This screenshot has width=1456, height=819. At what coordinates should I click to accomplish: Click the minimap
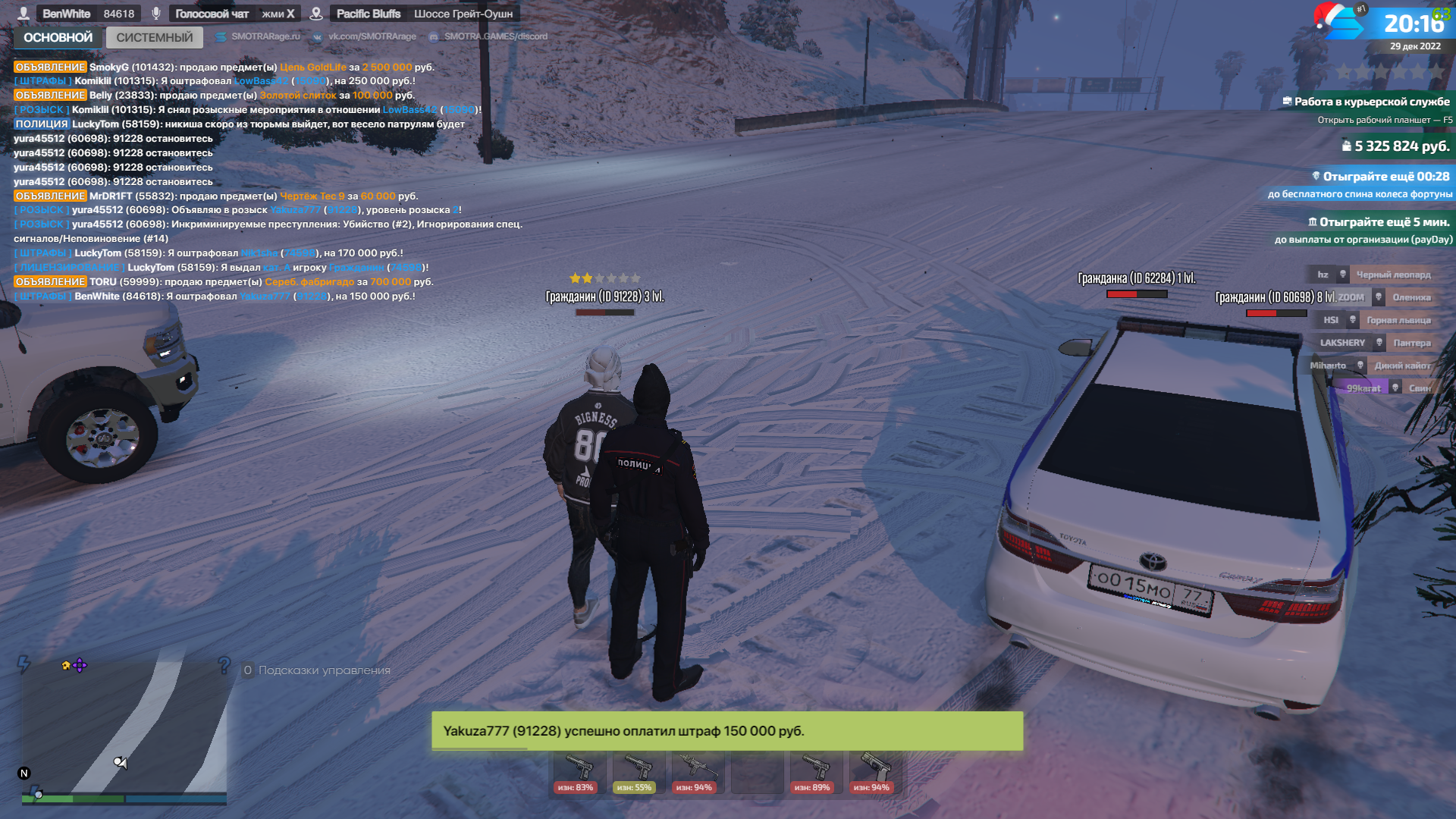point(124,730)
